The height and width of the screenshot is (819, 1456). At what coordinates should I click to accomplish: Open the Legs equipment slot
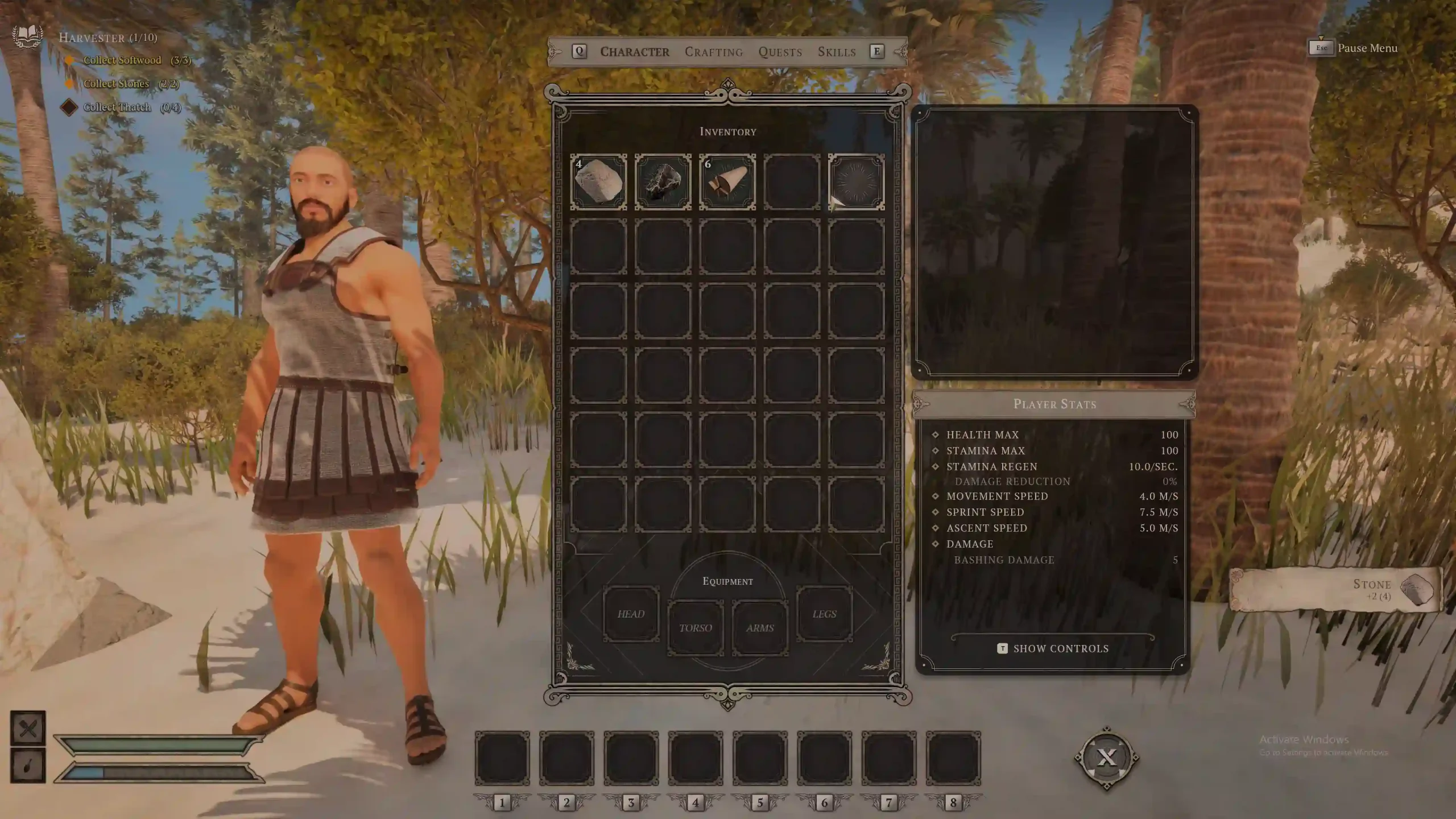(824, 614)
